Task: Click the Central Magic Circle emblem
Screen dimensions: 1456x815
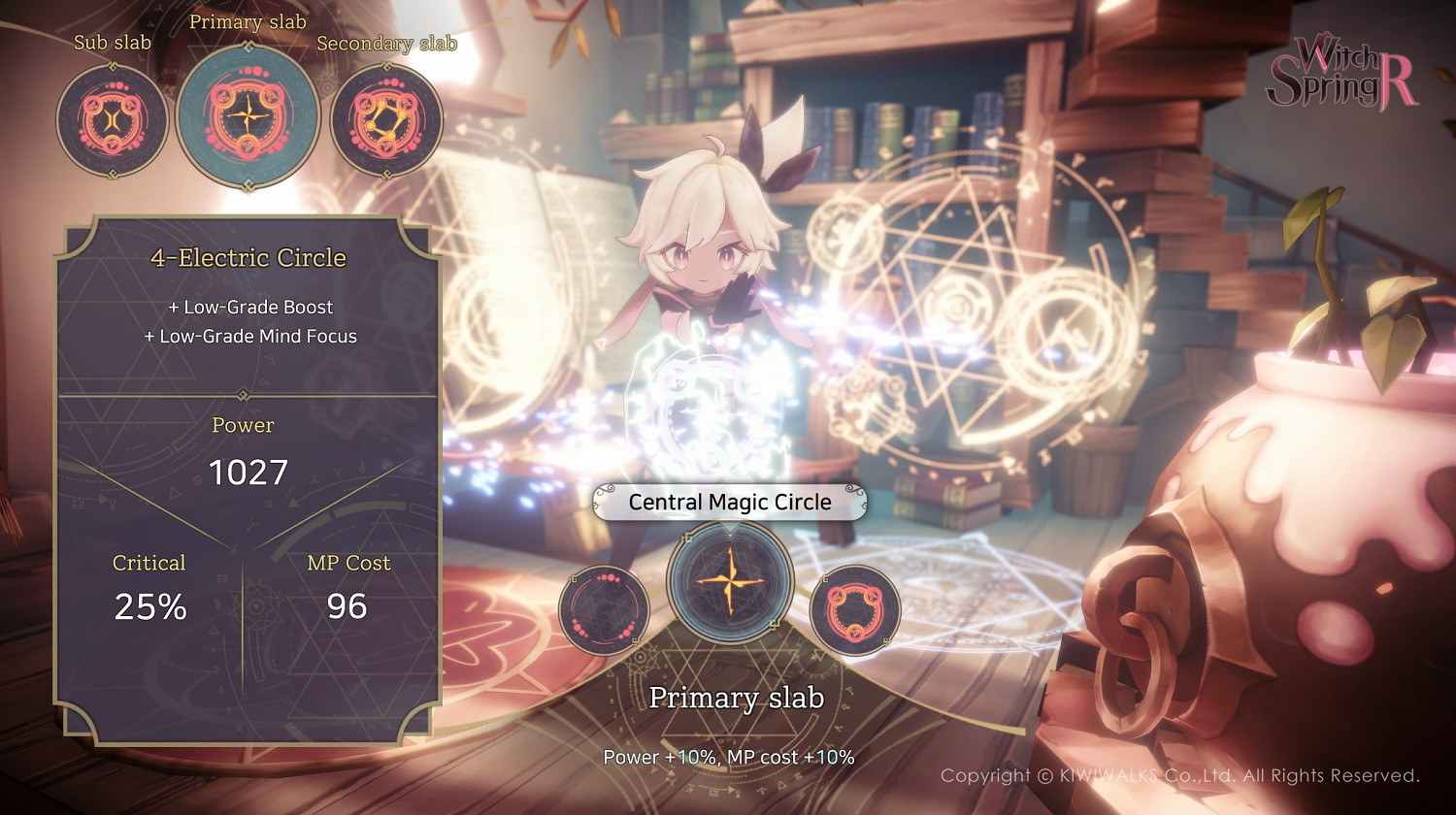Action: click(x=729, y=583)
